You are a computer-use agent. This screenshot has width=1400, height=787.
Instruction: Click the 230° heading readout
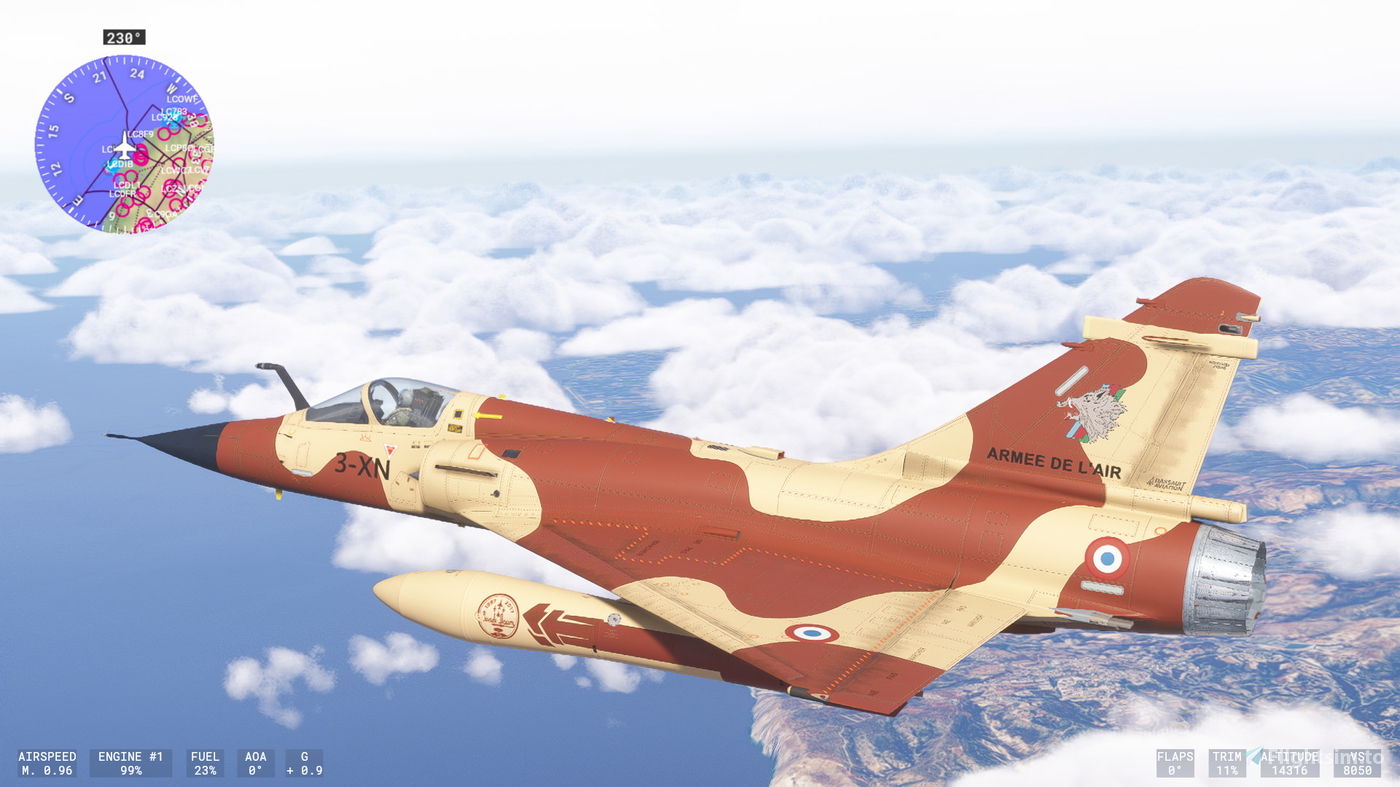124,35
